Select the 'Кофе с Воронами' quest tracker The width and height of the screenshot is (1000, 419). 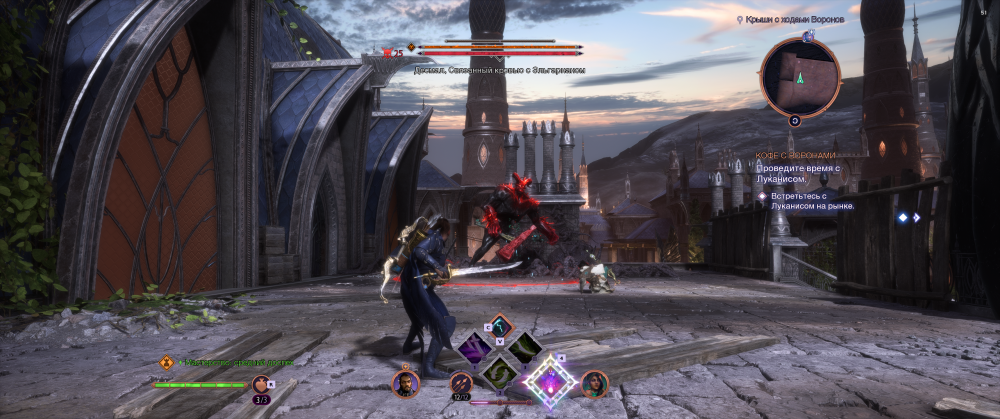[796, 156]
